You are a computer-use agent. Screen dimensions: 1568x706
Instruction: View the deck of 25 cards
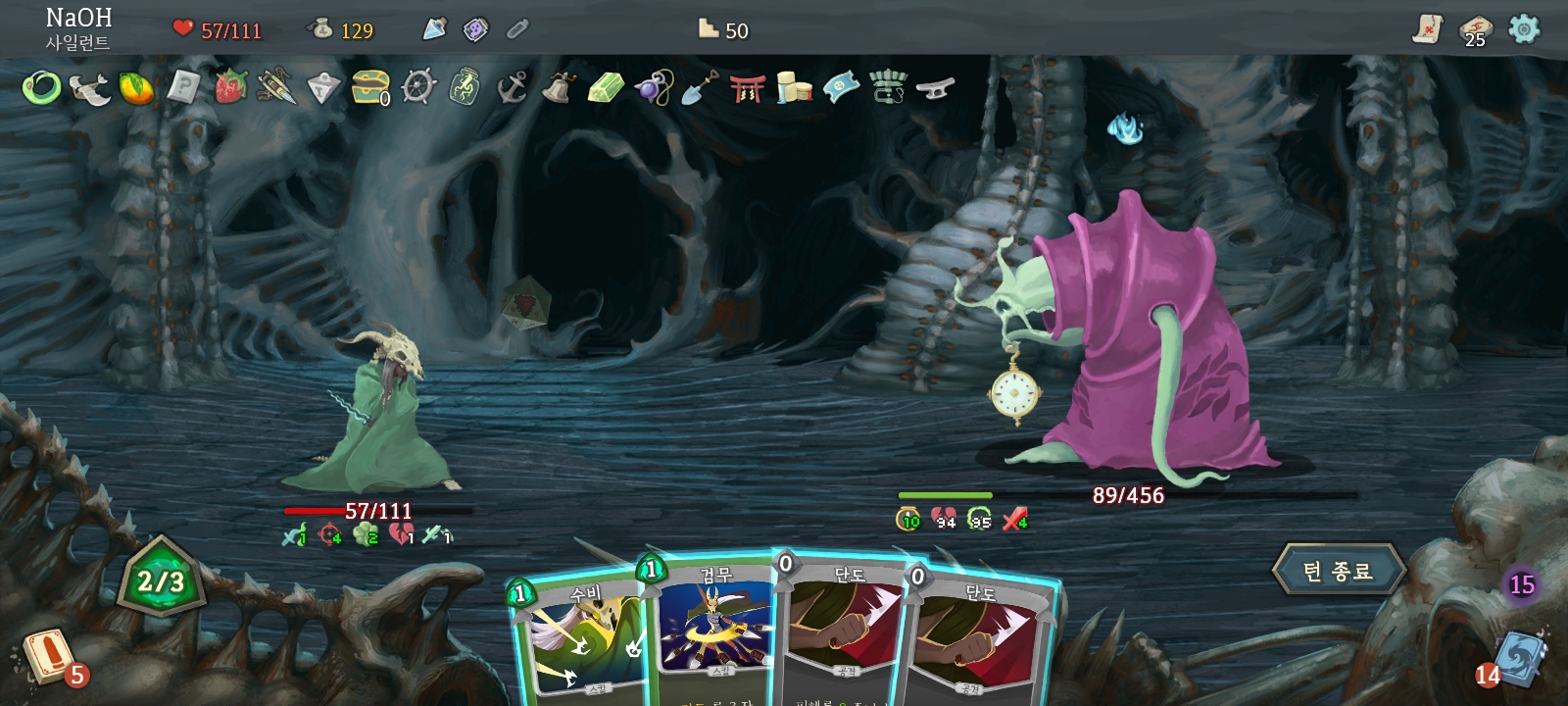click(x=1475, y=29)
